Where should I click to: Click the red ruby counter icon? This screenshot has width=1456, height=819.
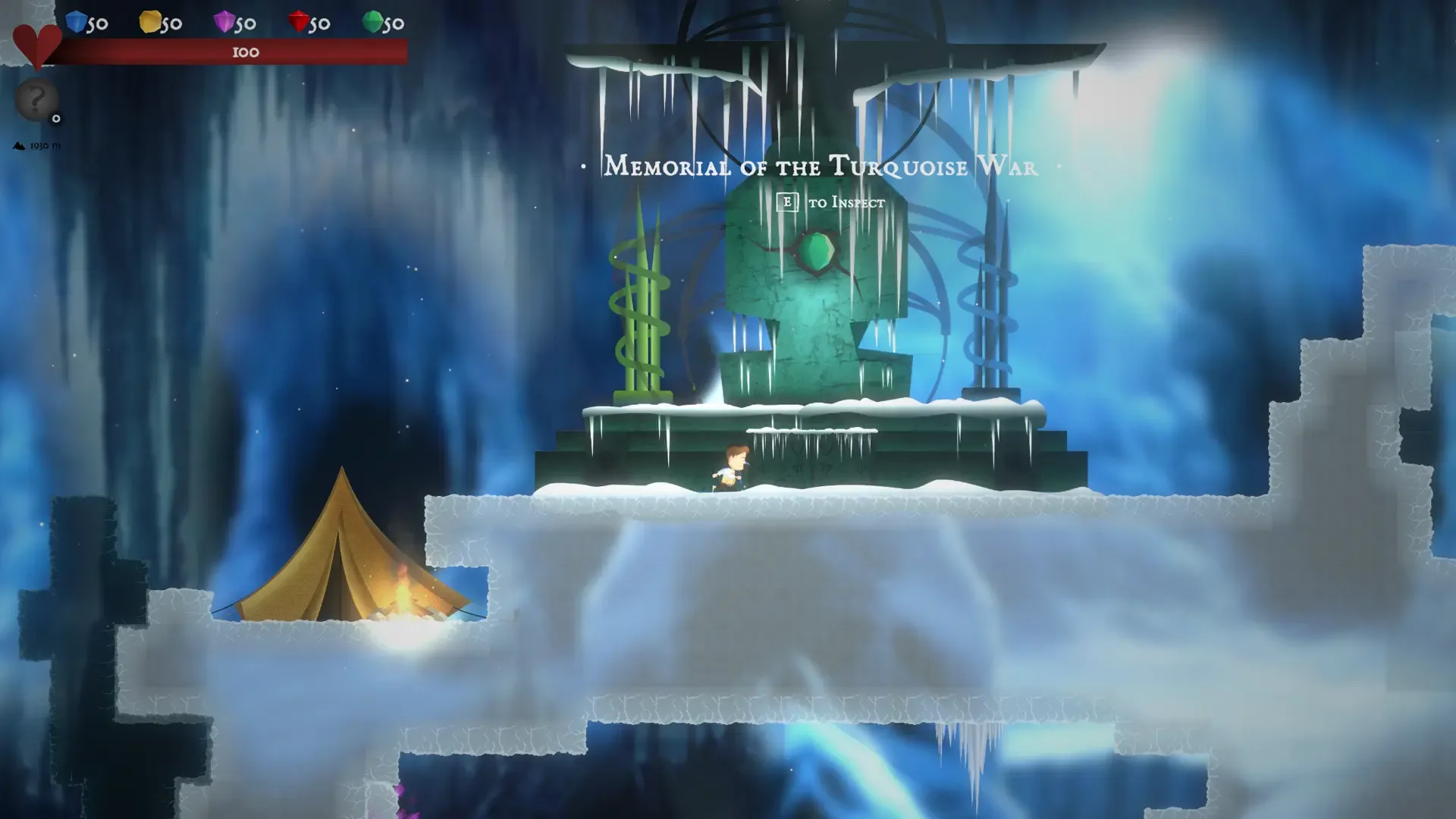pyautogui.click(x=297, y=22)
